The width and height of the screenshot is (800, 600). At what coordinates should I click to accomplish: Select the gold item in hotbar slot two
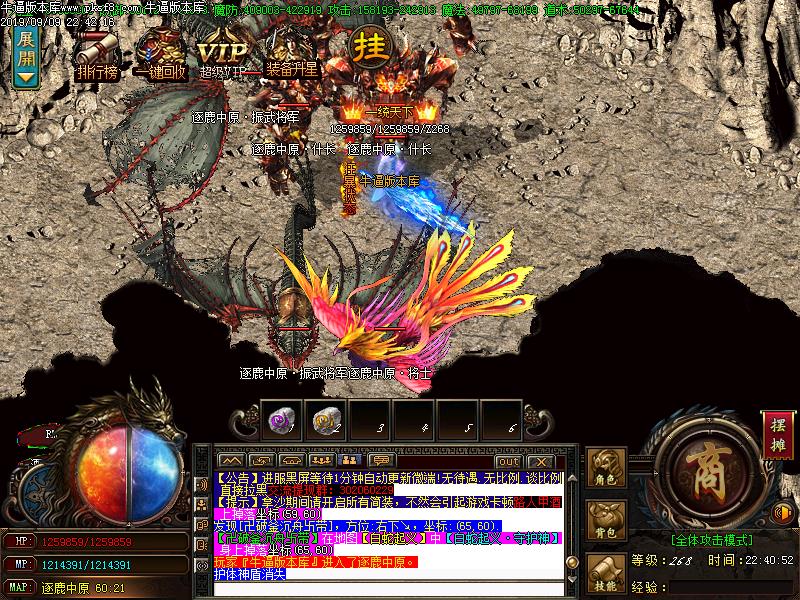pos(323,420)
